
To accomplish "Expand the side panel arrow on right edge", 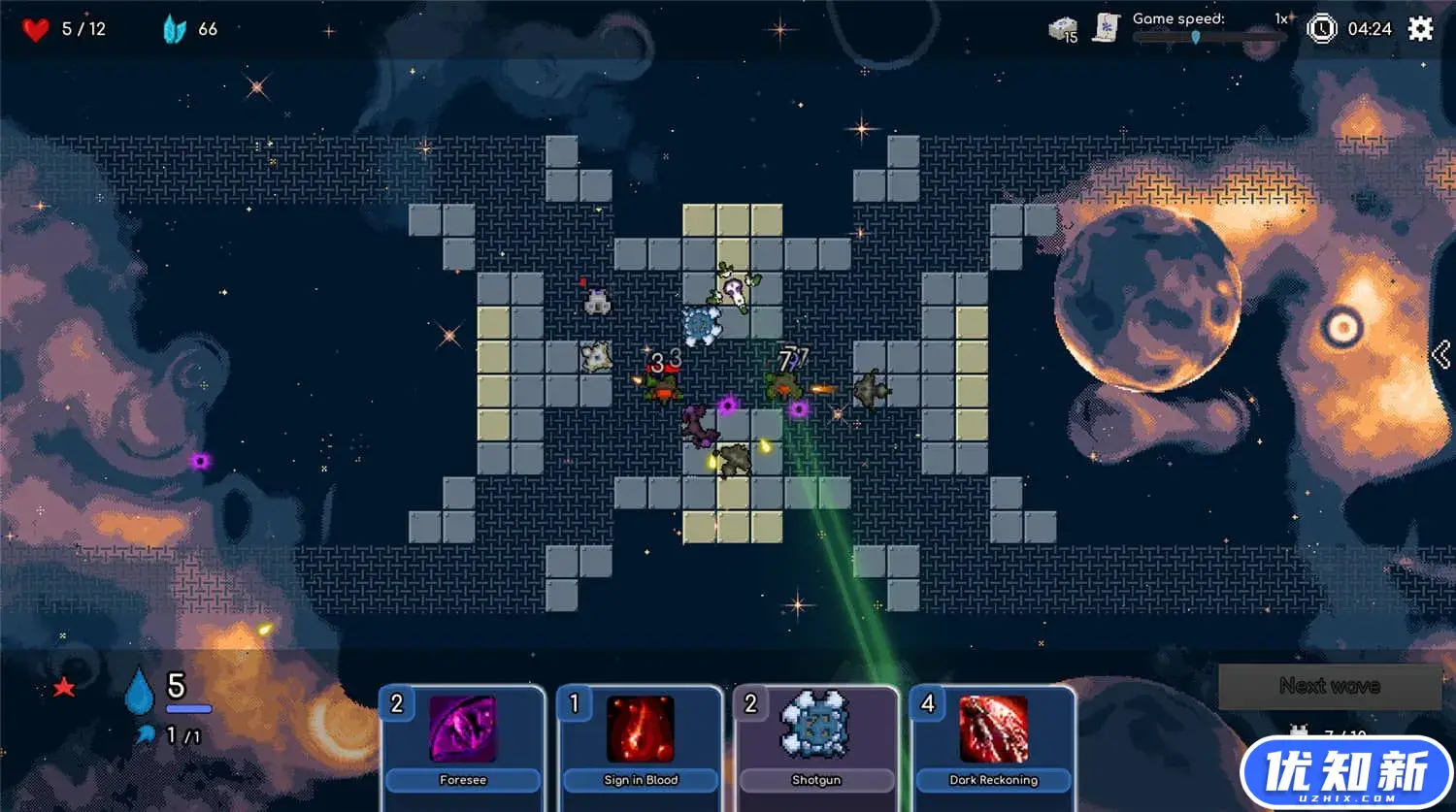I will point(1442,355).
